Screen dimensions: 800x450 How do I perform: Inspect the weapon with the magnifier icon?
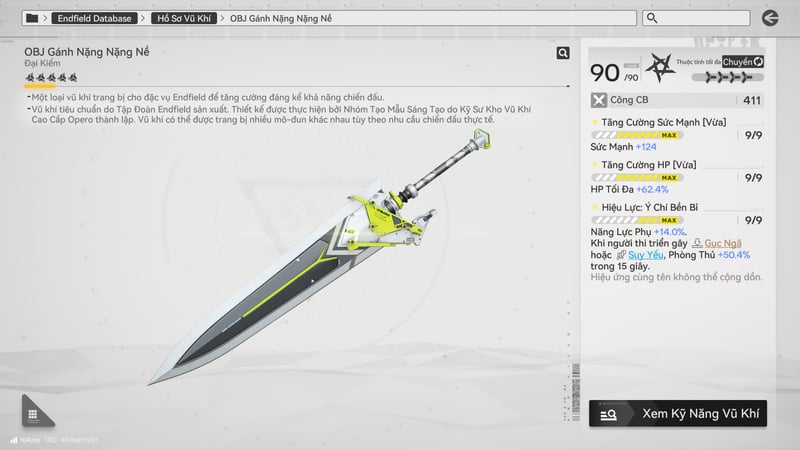click(563, 53)
